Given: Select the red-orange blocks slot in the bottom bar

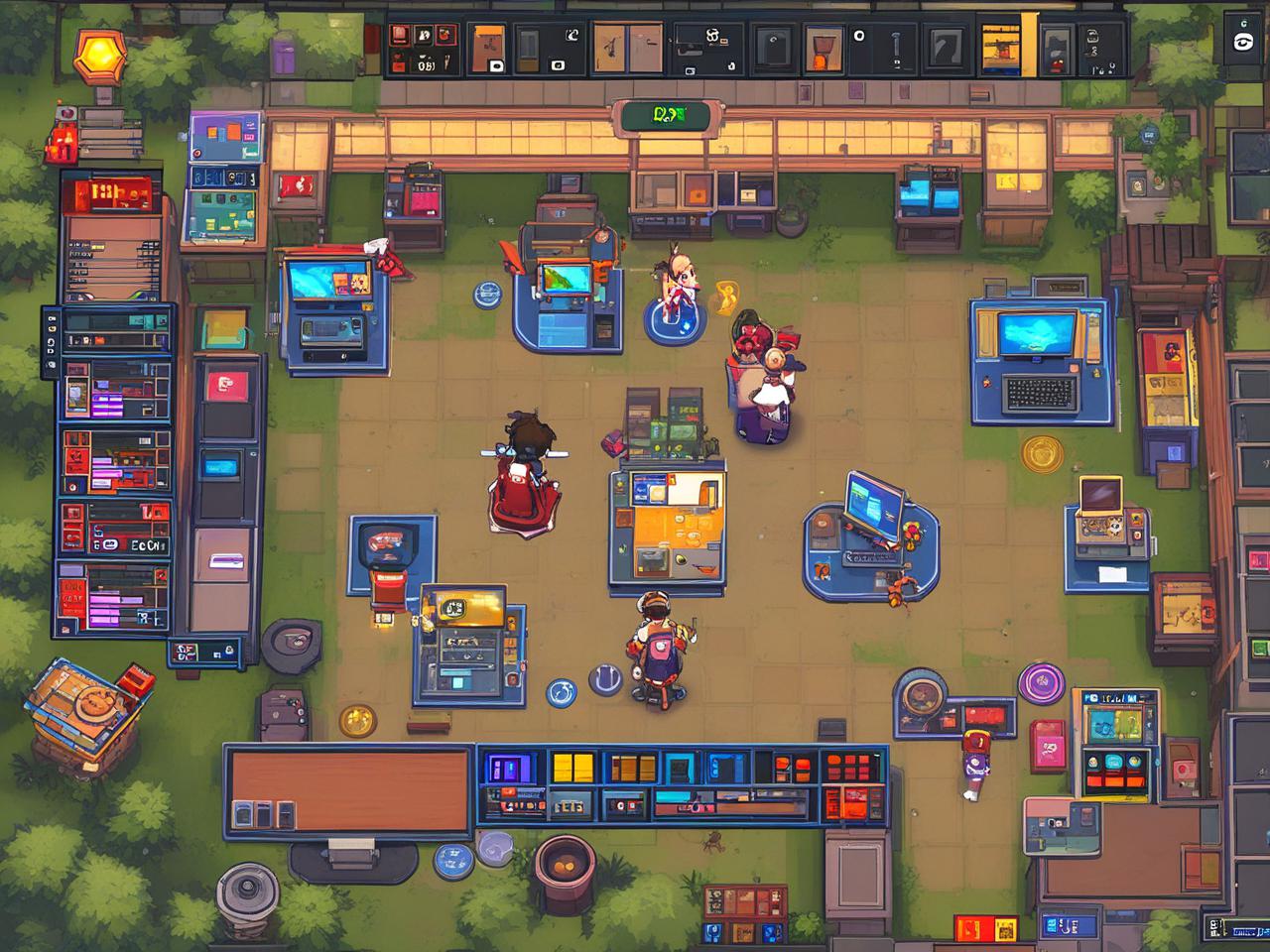Looking at the screenshot, I should [x=791, y=769].
